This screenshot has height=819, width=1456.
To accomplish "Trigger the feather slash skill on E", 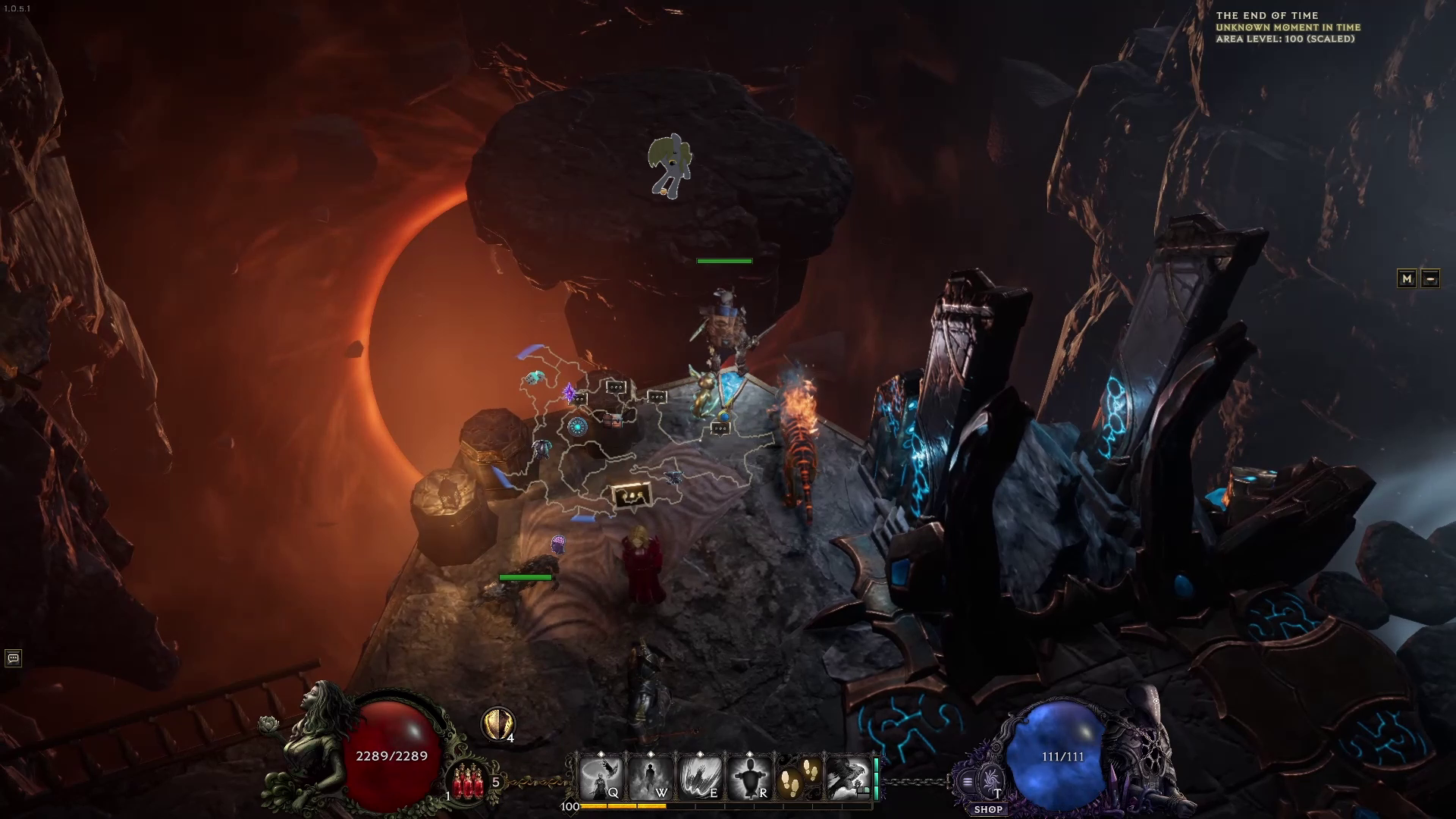I will (x=699, y=777).
